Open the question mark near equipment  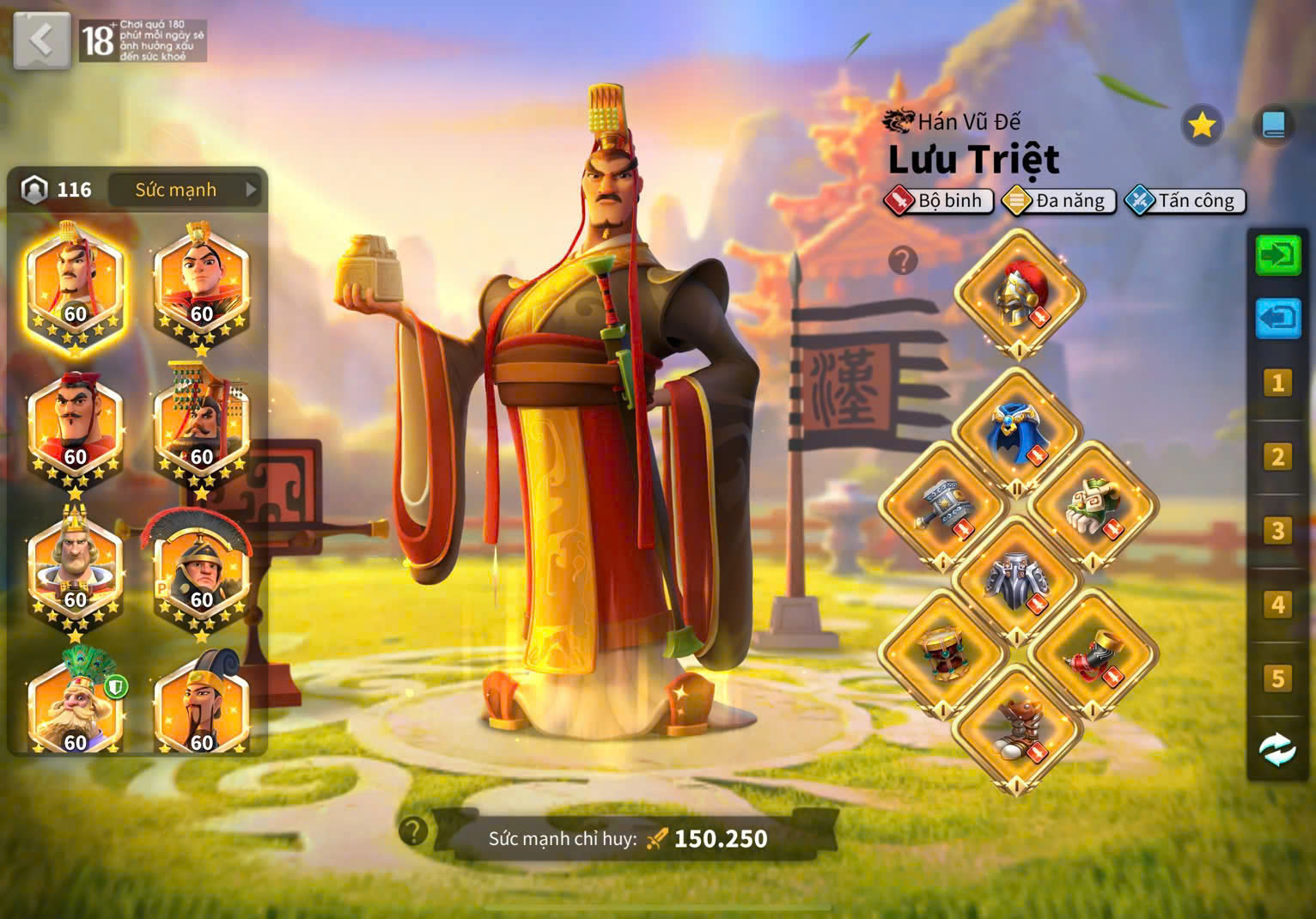pyautogui.click(x=902, y=262)
